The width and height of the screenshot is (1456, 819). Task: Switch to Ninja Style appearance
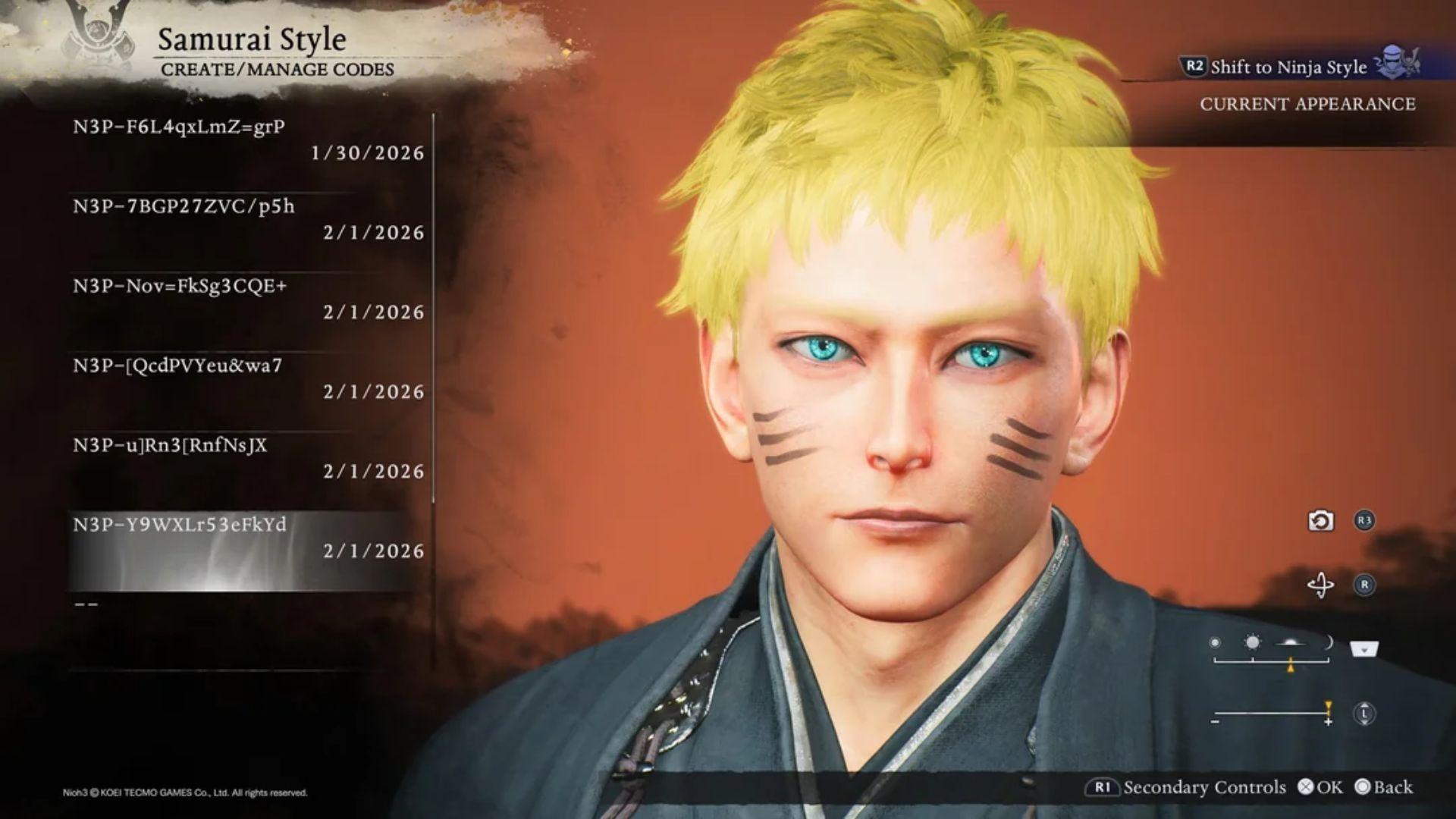coord(1289,67)
